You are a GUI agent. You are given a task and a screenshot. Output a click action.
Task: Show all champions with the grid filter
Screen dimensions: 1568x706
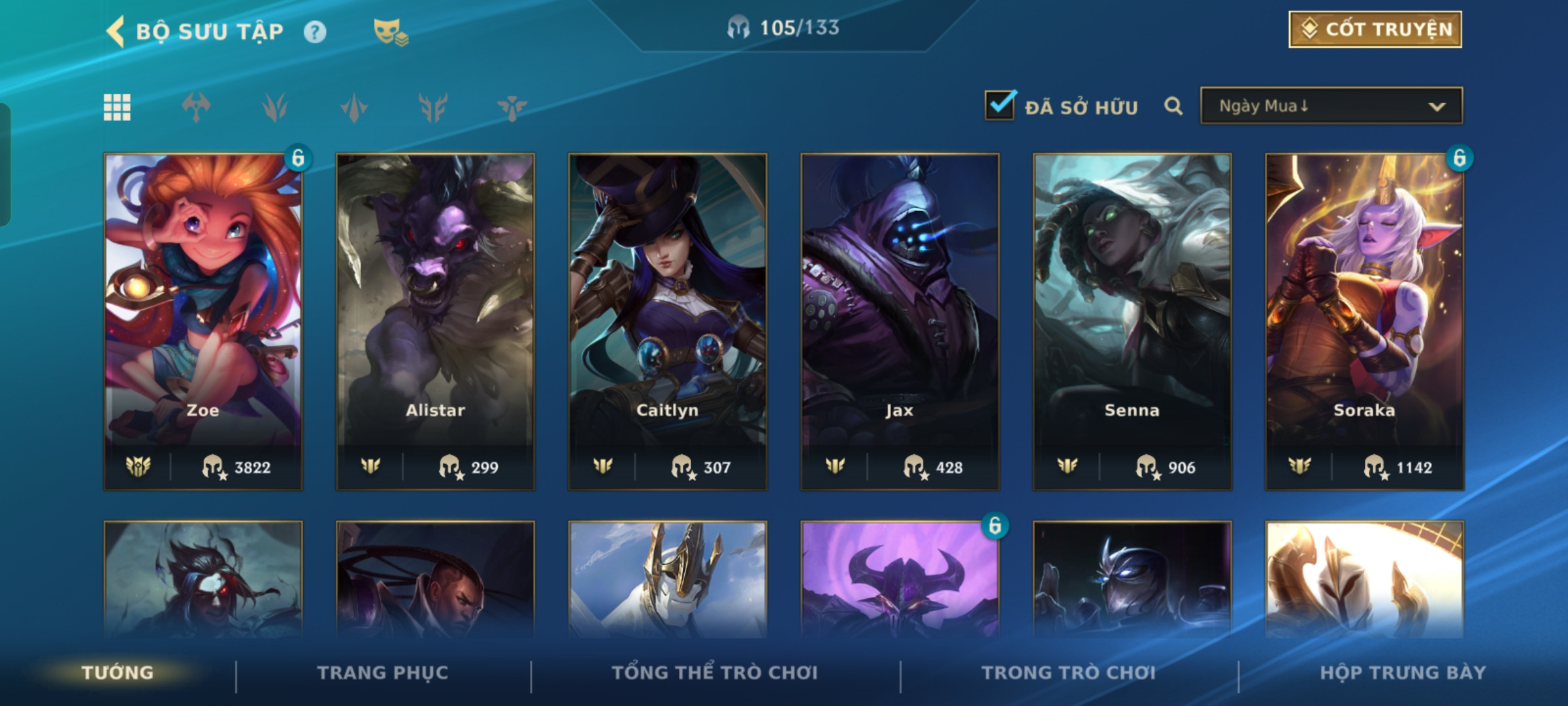[x=117, y=107]
